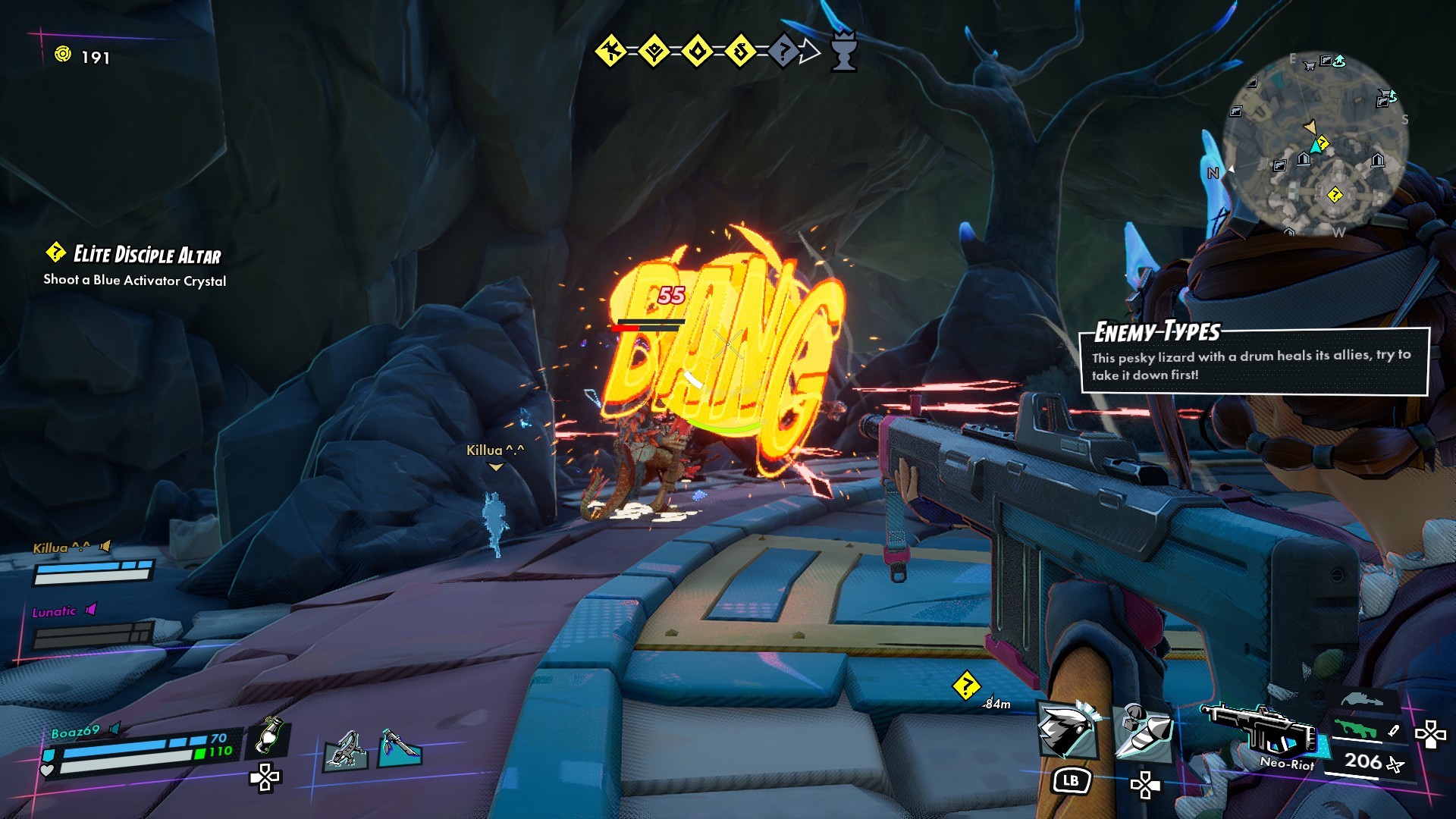Click the yellow question-mark waypoint marker
1456x819 pixels.
click(966, 686)
